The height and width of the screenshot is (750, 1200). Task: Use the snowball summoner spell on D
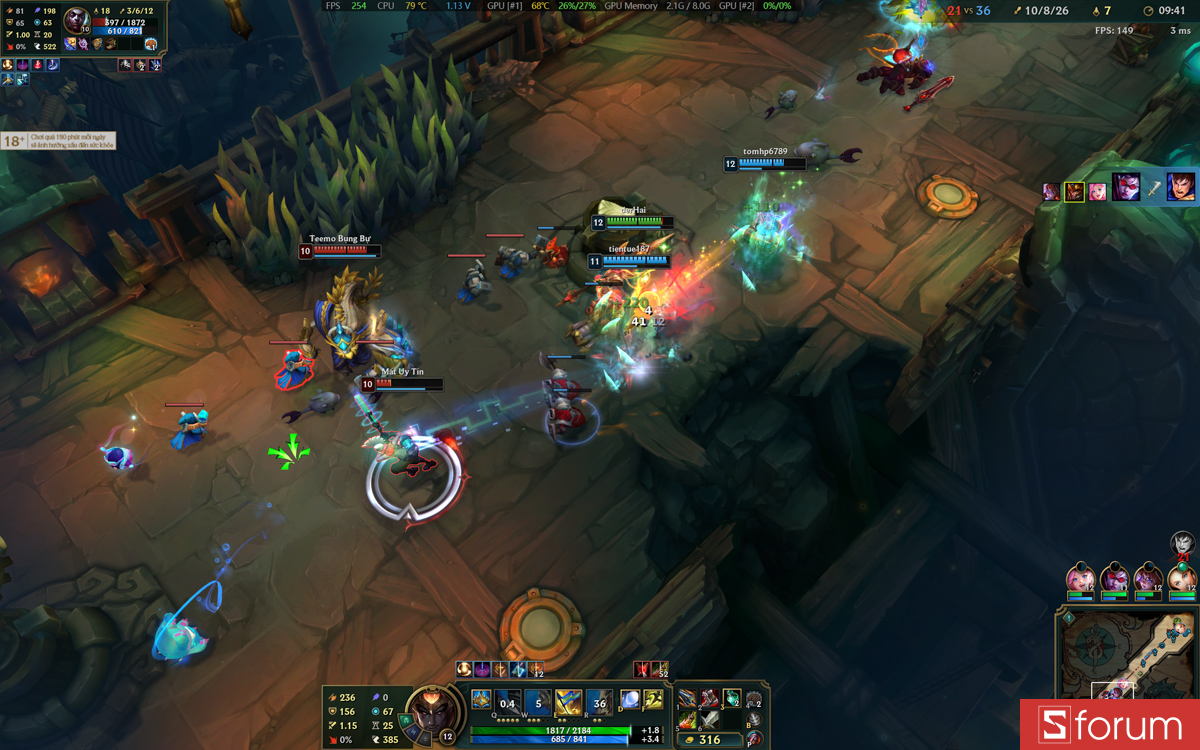click(630, 699)
